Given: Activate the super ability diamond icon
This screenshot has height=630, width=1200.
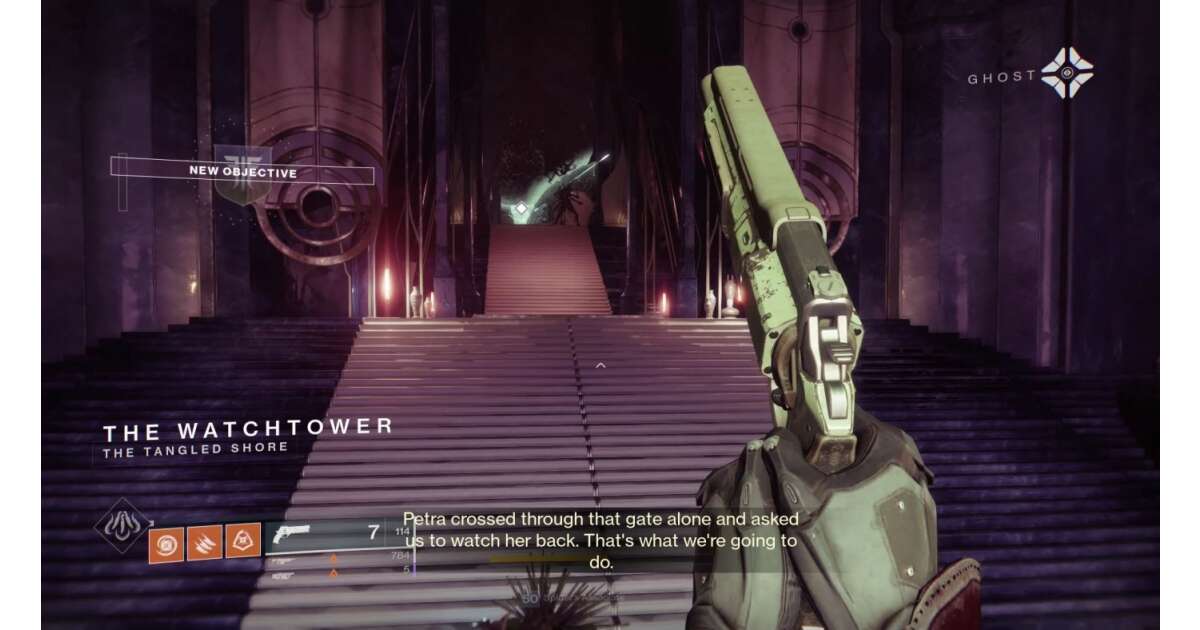Looking at the screenshot, I should coord(122,525).
